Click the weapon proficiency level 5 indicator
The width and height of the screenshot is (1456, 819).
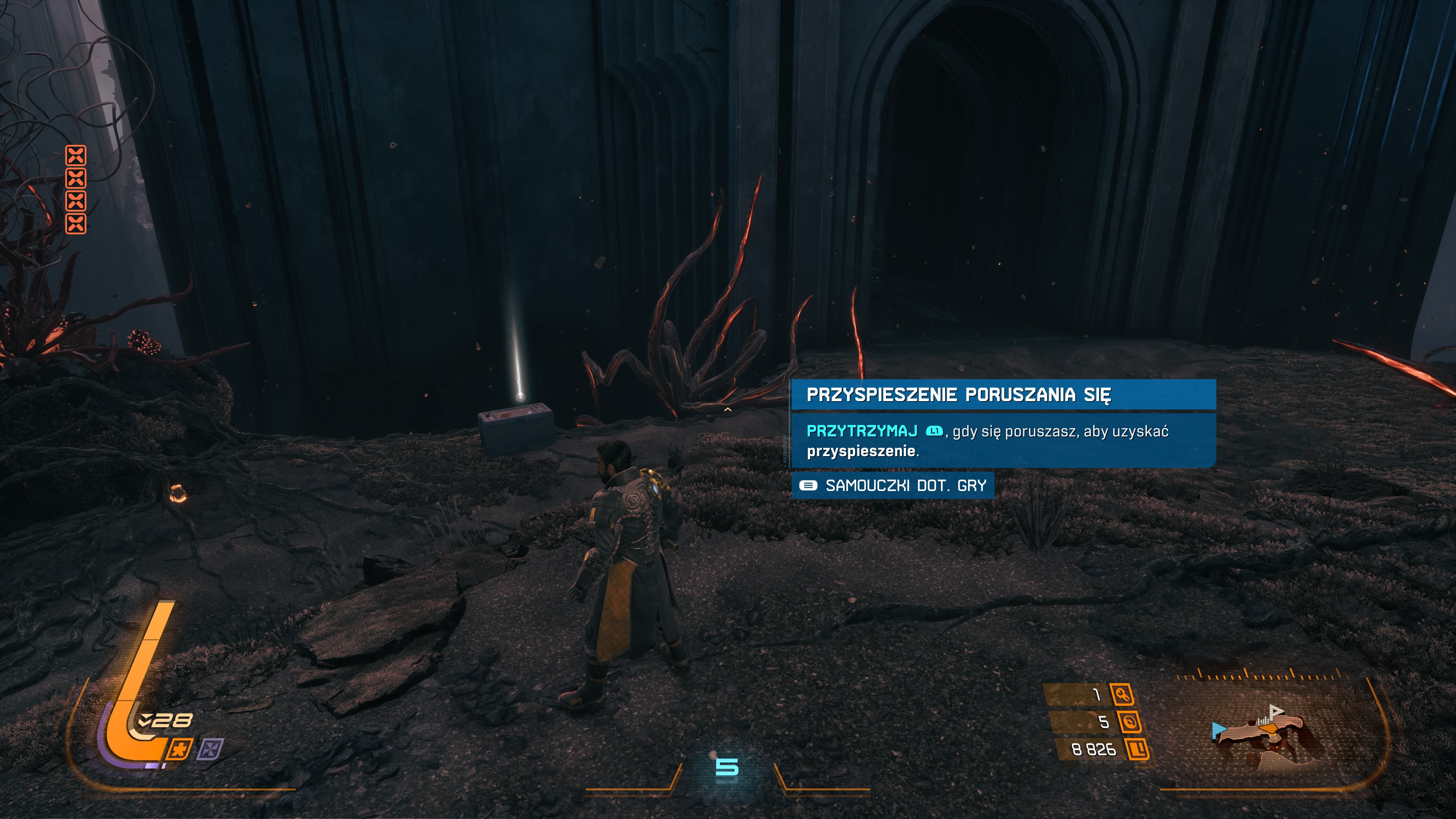pyautogui.click(x=727, y=767)
